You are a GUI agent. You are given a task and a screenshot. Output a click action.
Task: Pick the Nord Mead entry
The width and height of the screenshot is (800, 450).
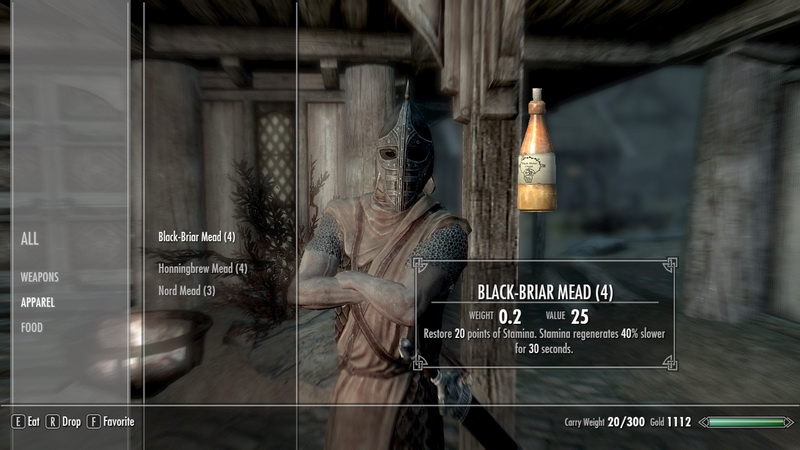pyautogui.click(x=187, y=291)
